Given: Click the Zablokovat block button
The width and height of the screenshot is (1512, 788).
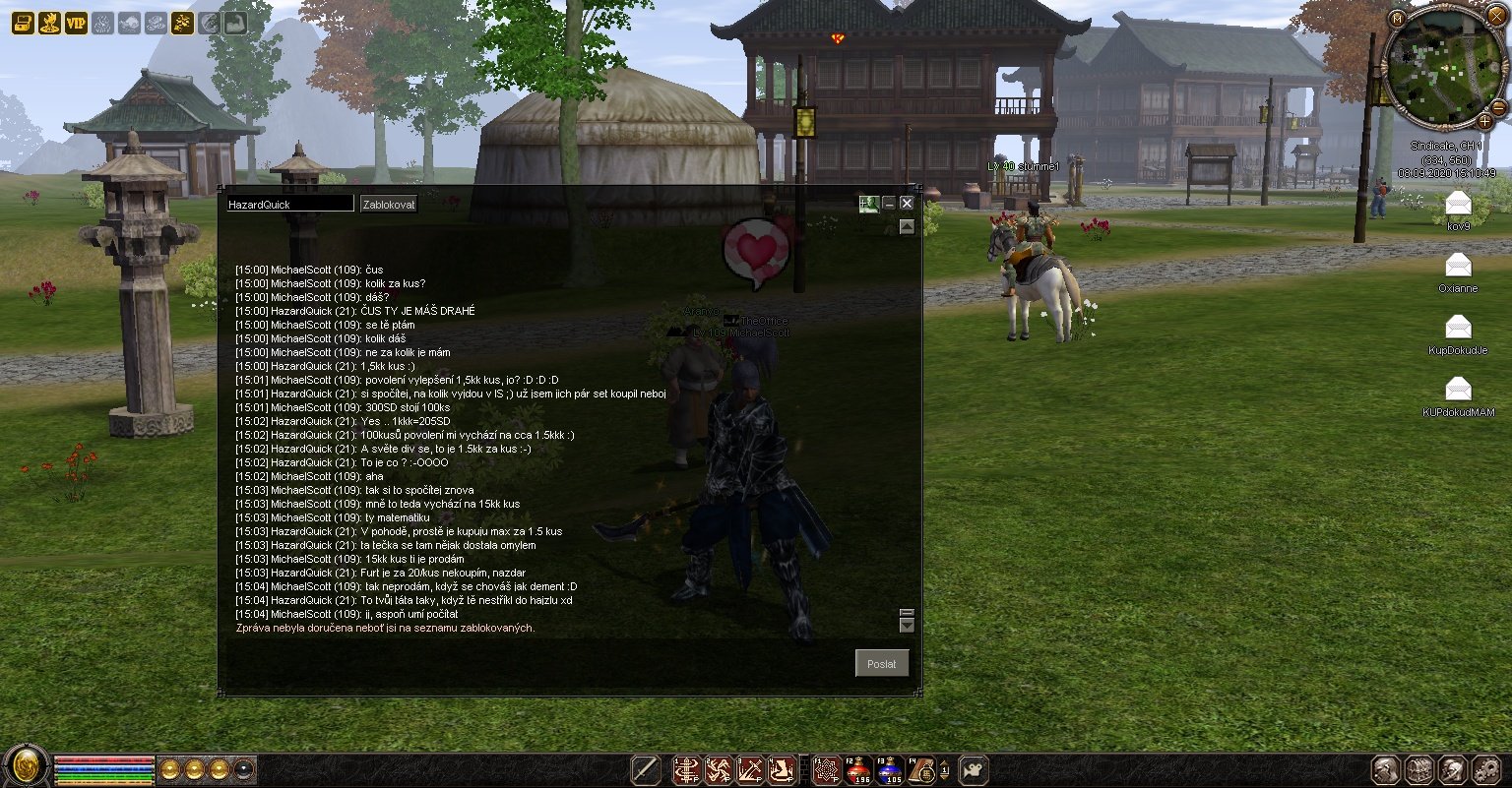Looking at the screenshot, I should pyautogui.click(x=388, y=204).
